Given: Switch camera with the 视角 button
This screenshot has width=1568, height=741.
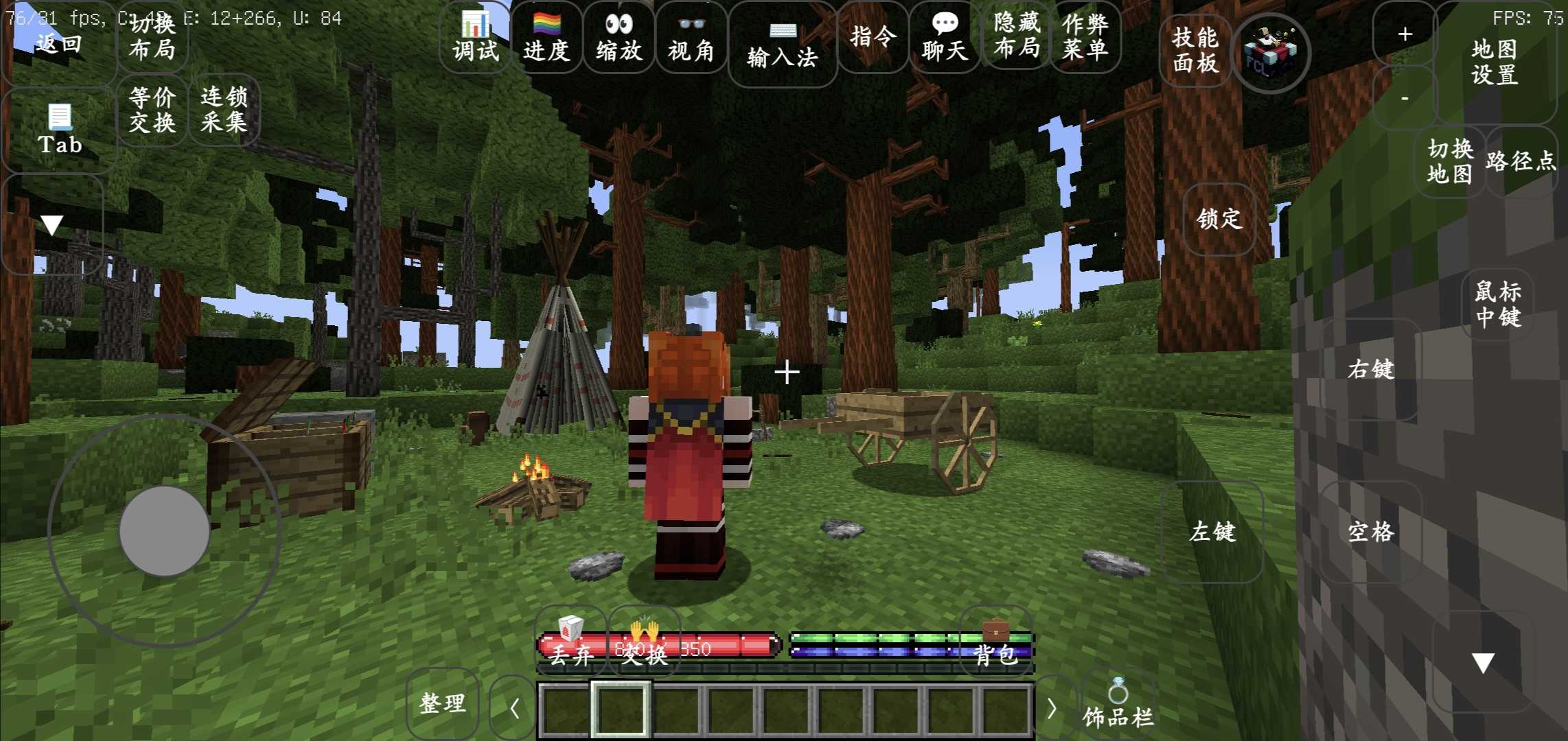Looking at the screenshot, I should 691,38.
